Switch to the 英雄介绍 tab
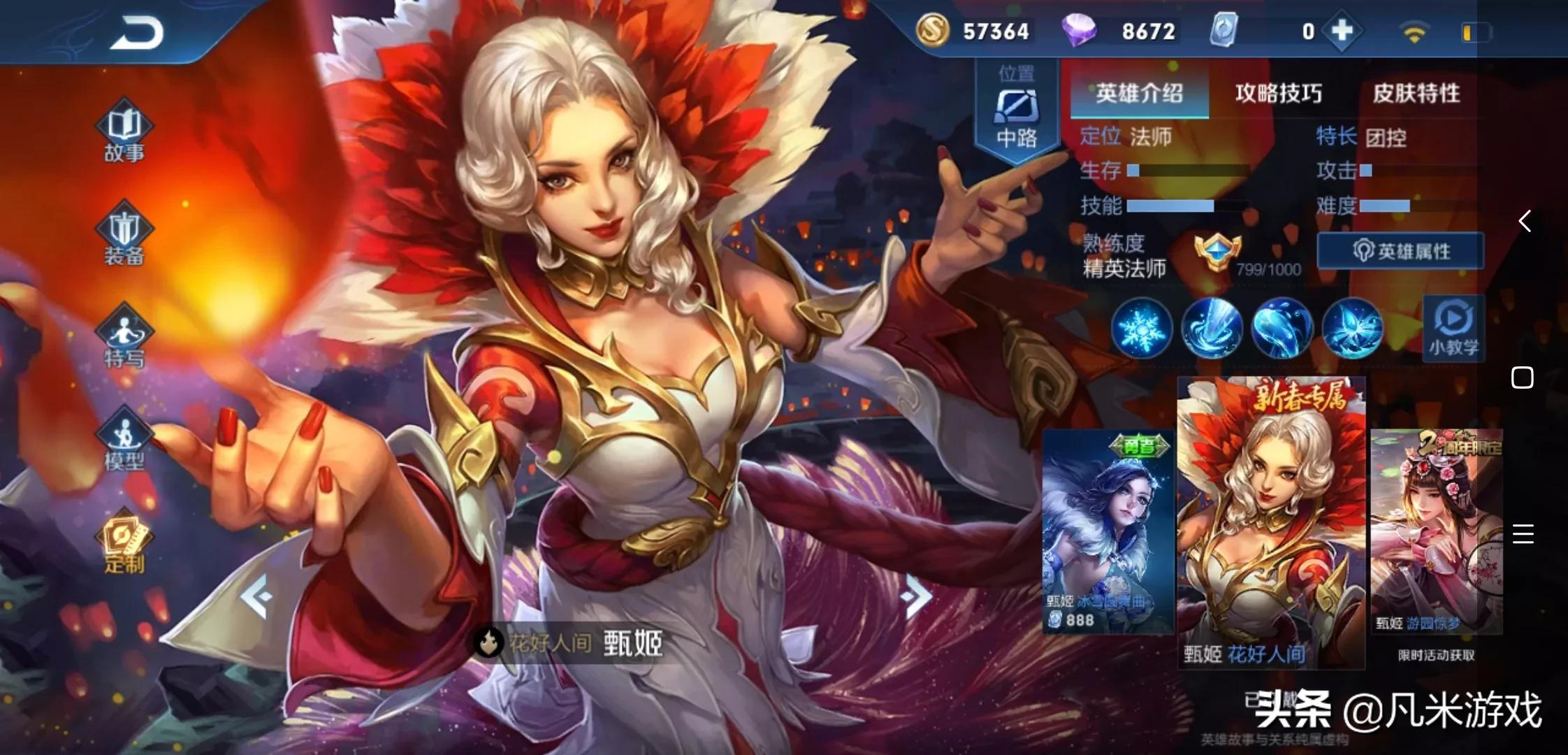1568x755 pixels. point(1139,93)
